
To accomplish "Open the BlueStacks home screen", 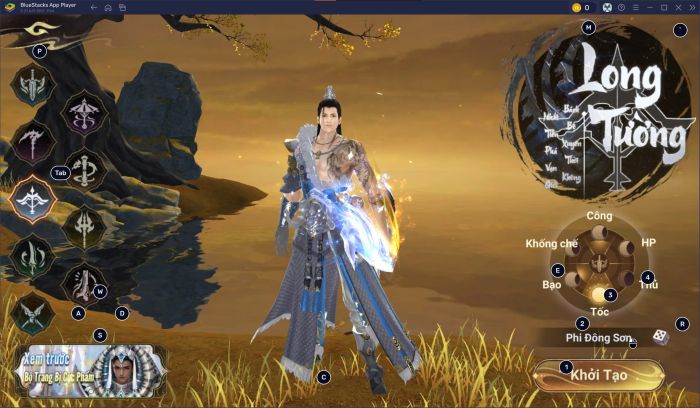I will click(108, 7).
